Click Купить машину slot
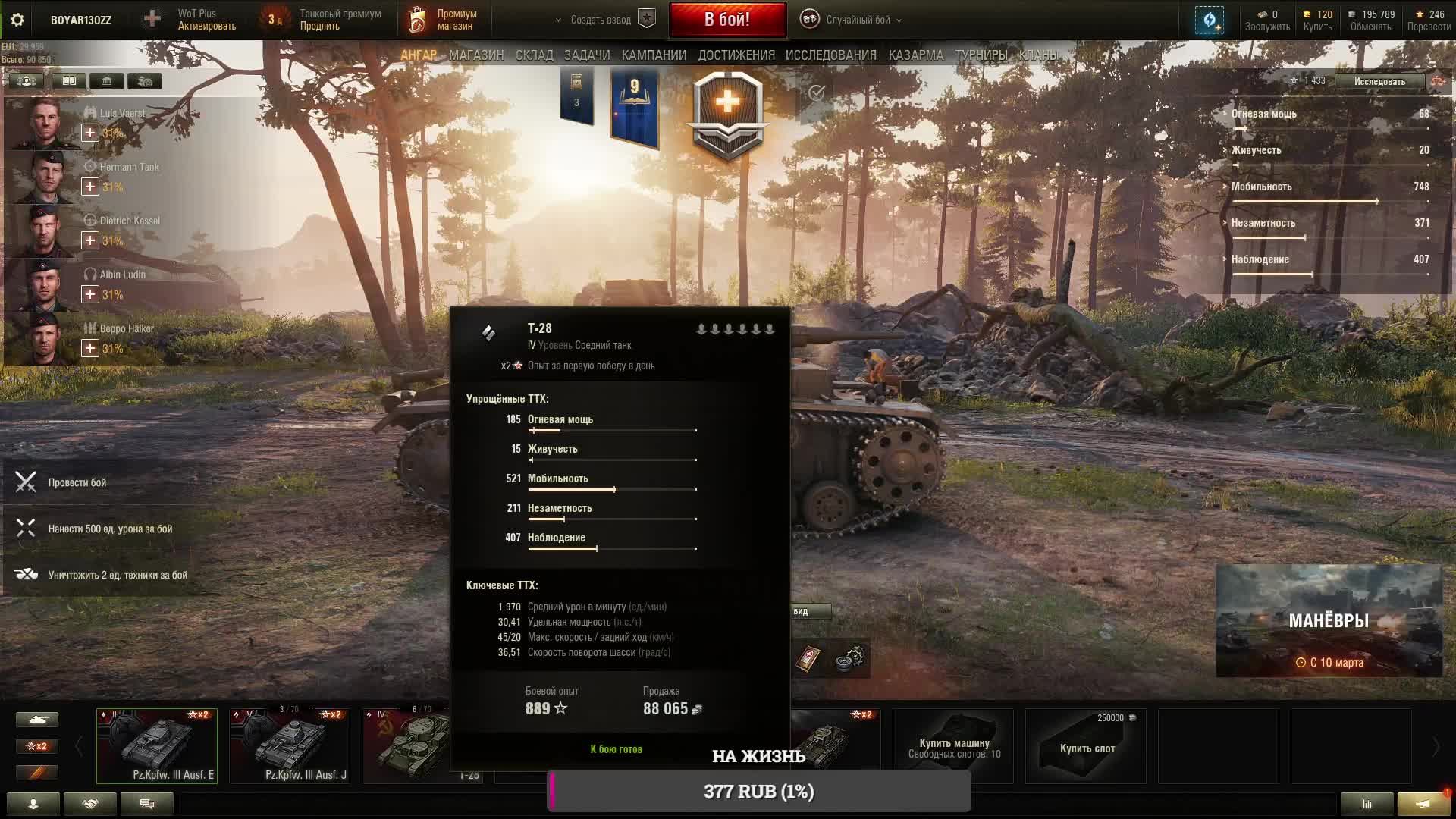 click(x=953, y=745)
